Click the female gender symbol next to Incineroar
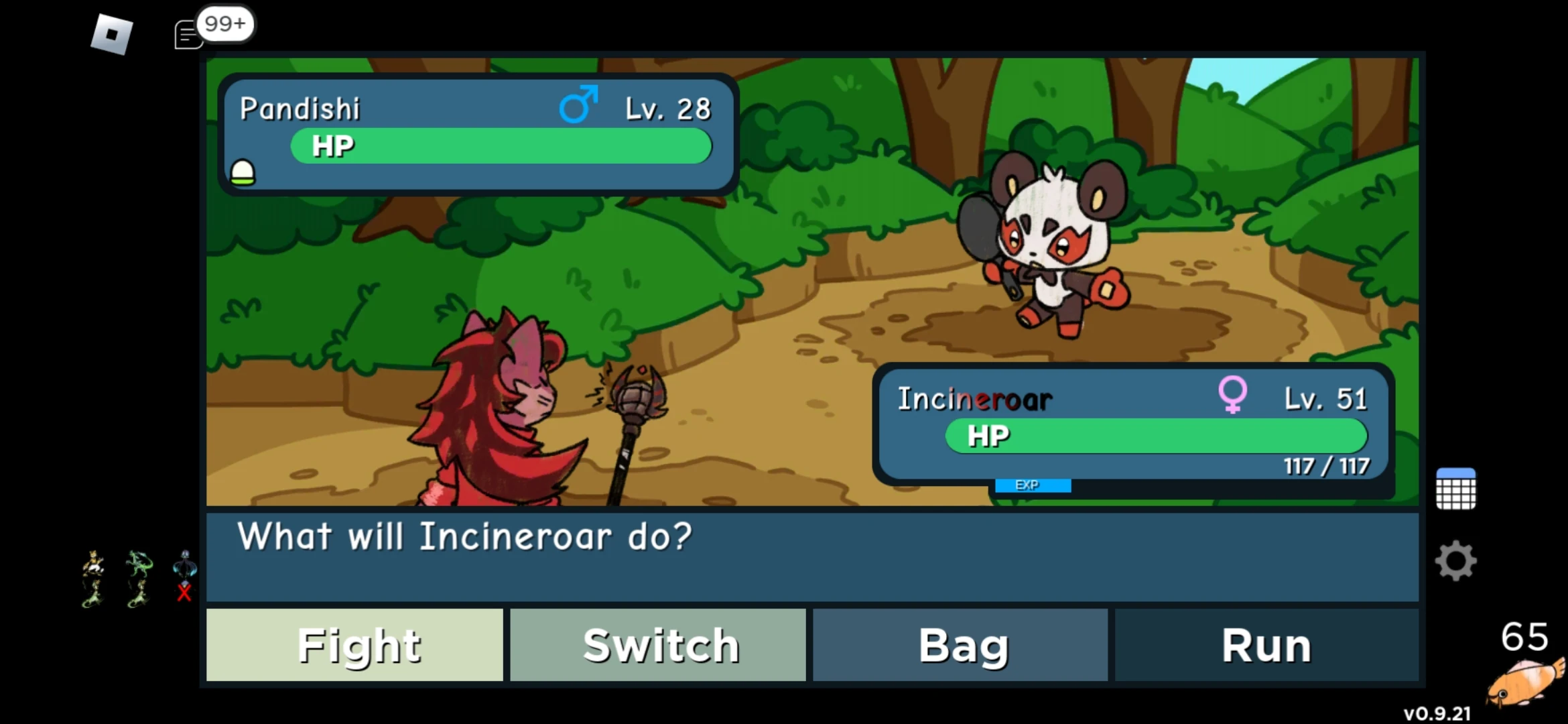Image resolution: width=1568 pixels, height=724 pixels. click(1233, 396)
